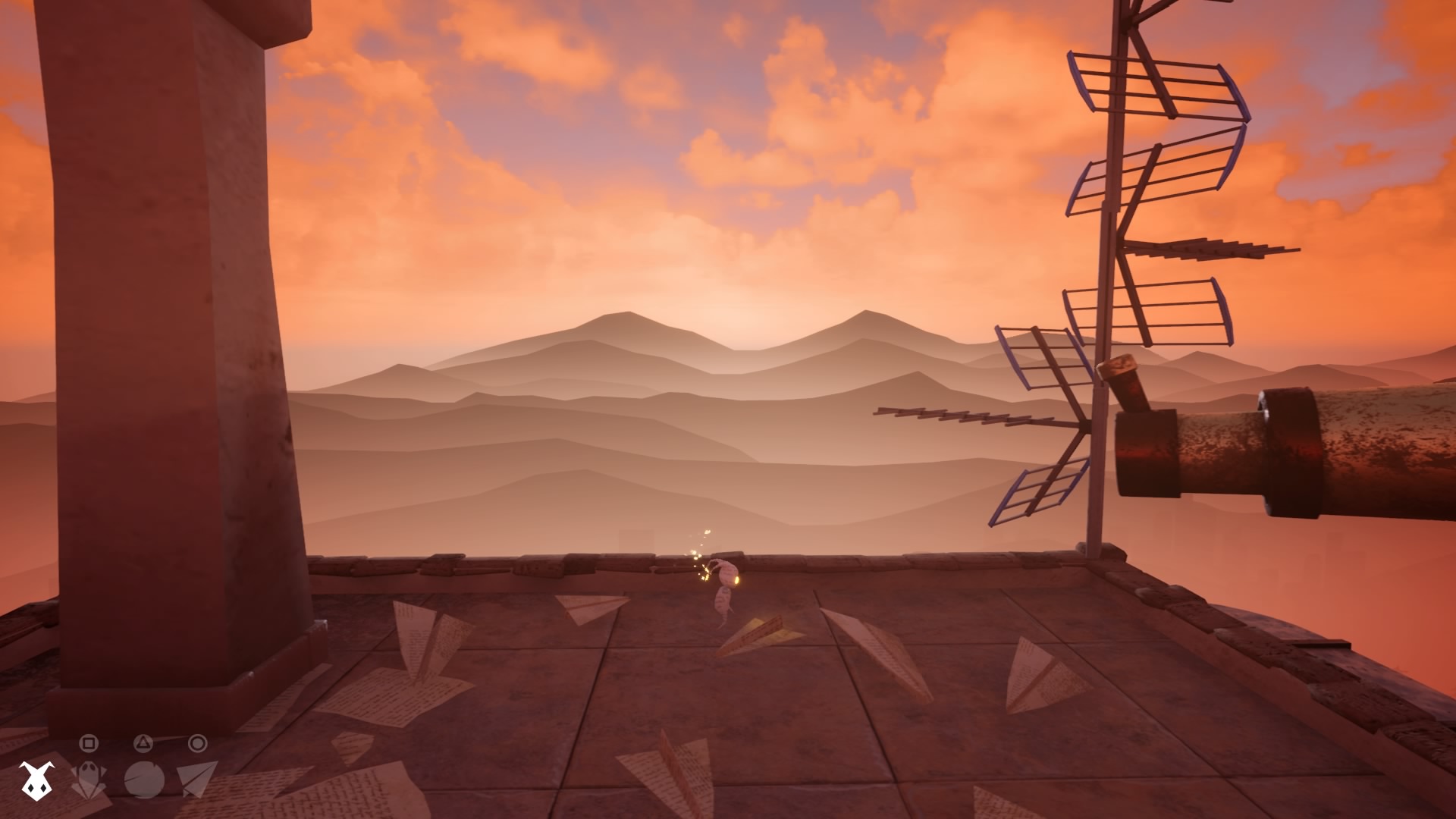Viewport: 1456px width, 819px height.
Task: Switch to the paper airplane form
Action: (x=196, y=779)
